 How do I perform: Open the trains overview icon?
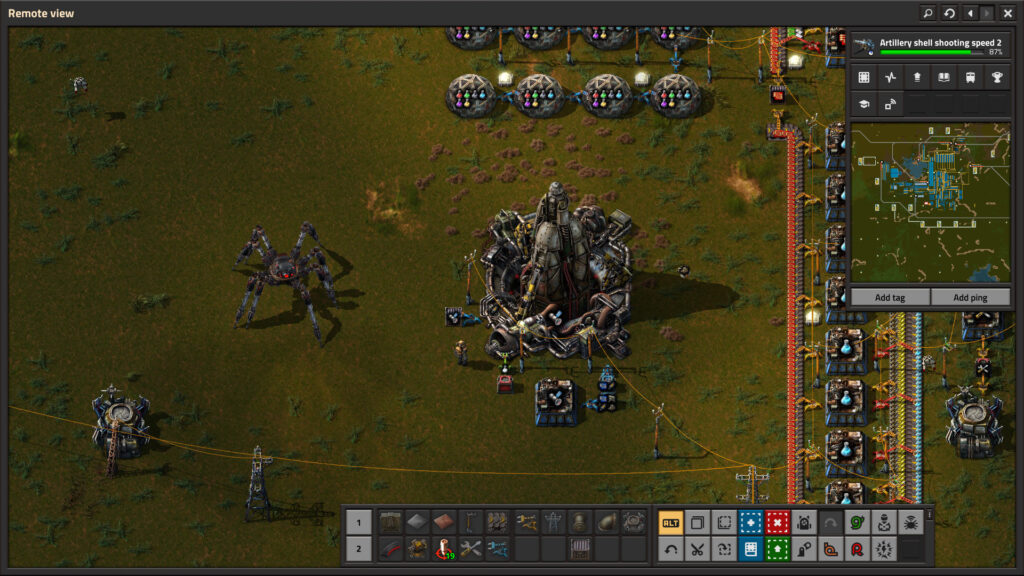[x=969, y=77]
